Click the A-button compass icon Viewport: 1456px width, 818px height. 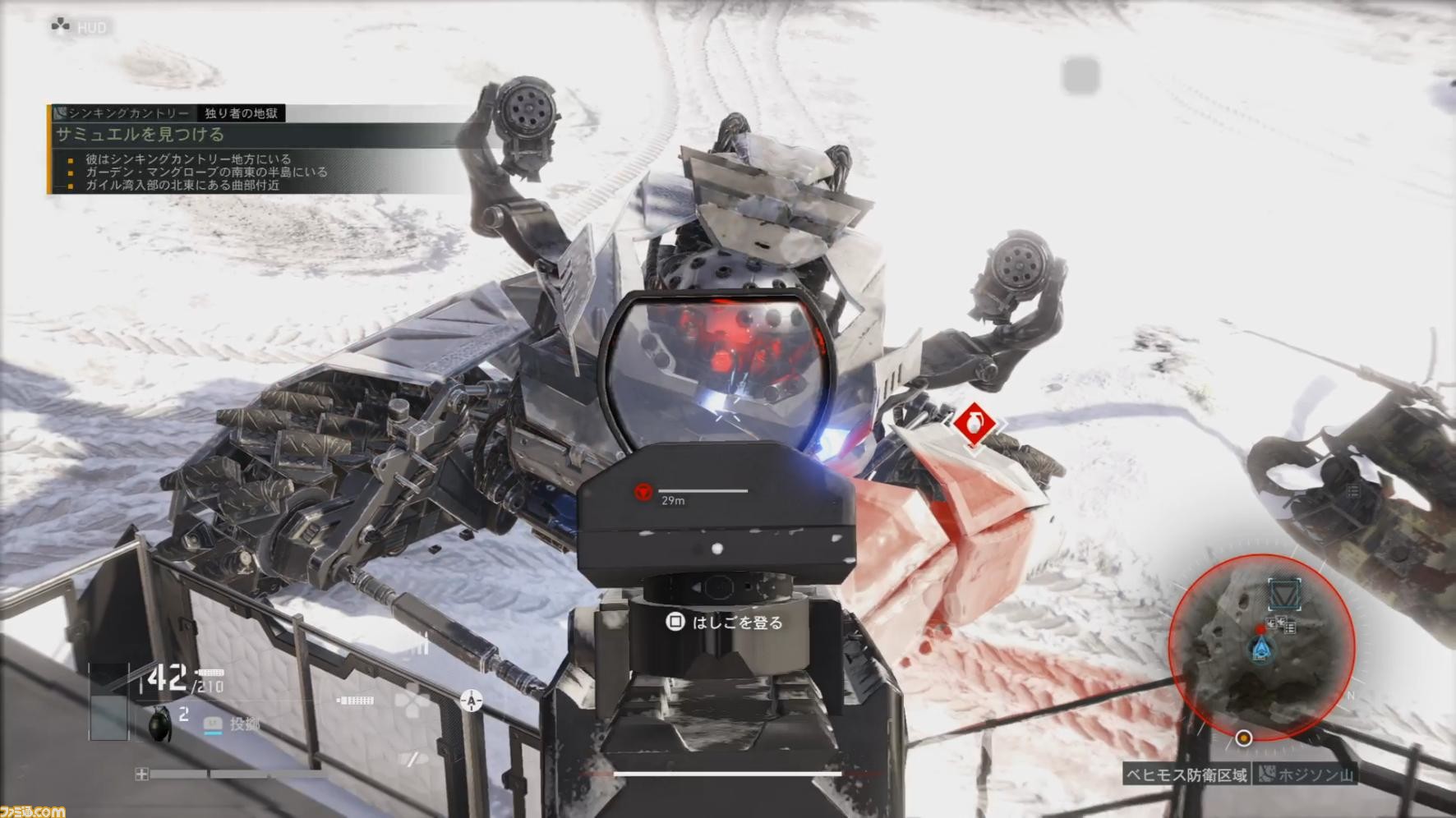point(471,701)
